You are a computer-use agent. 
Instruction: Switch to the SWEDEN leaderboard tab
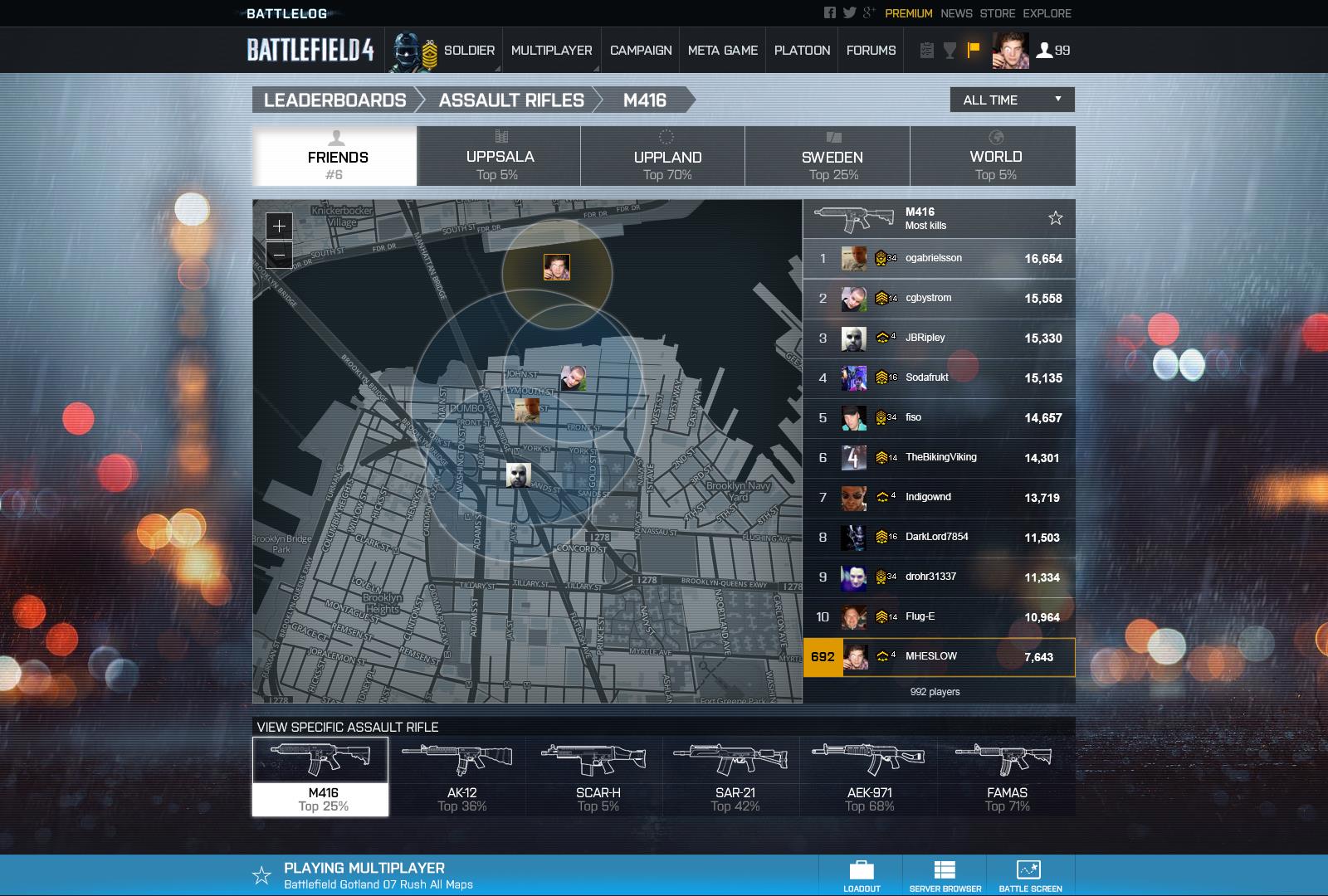830,156
